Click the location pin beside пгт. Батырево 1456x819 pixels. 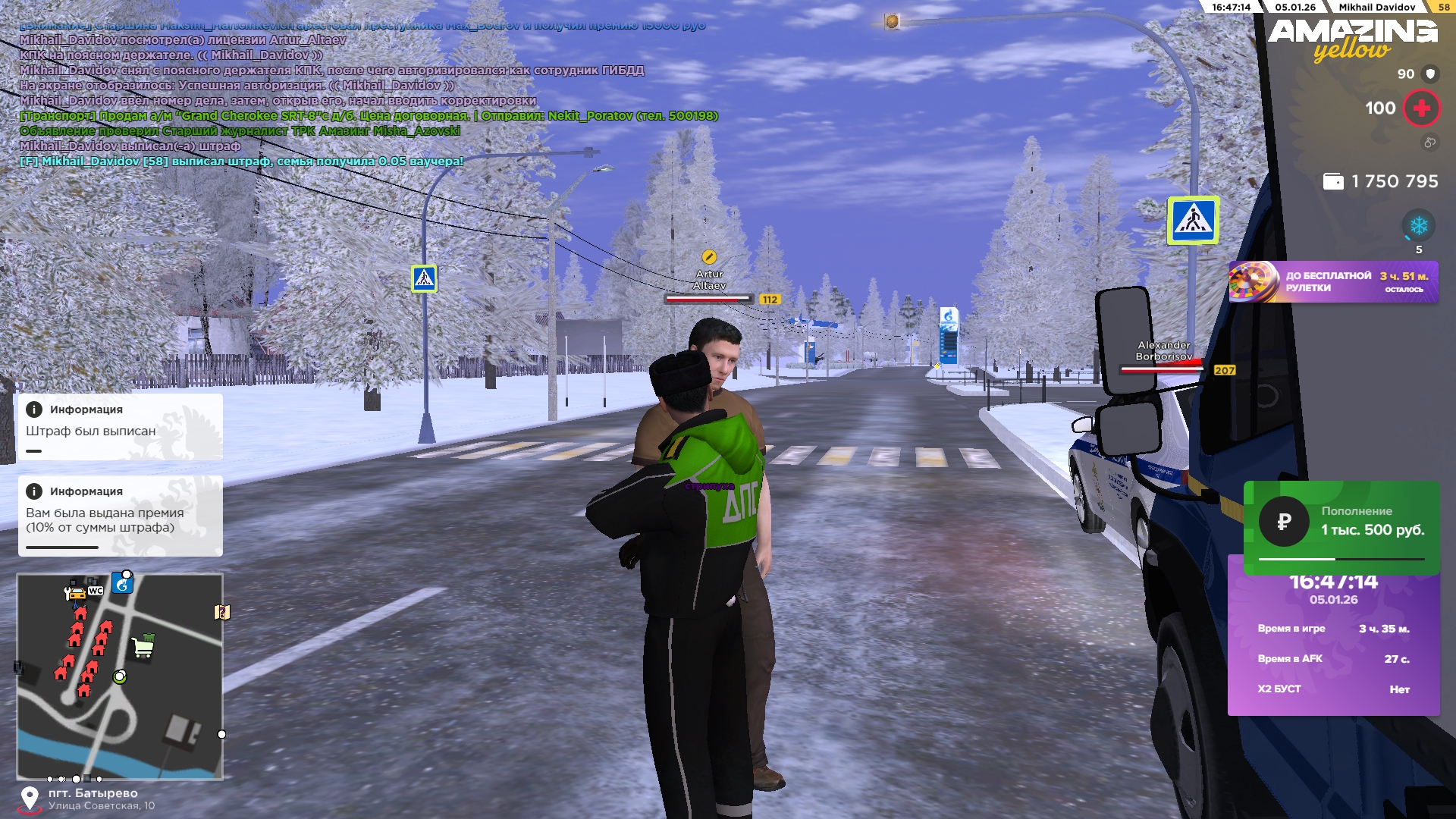[30, 799]
